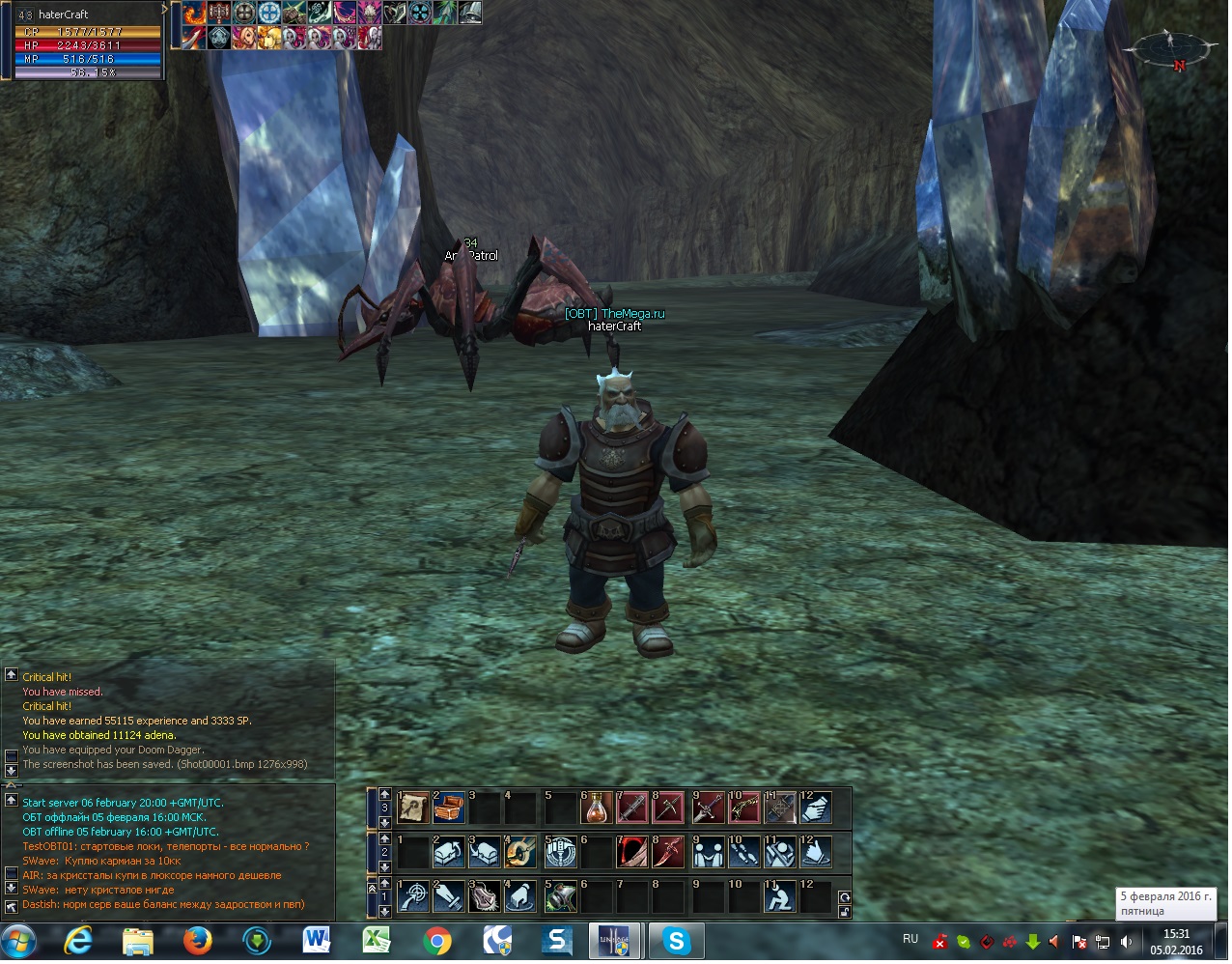
Task: Click the compass in the corner
Action: pos(1170,46)
